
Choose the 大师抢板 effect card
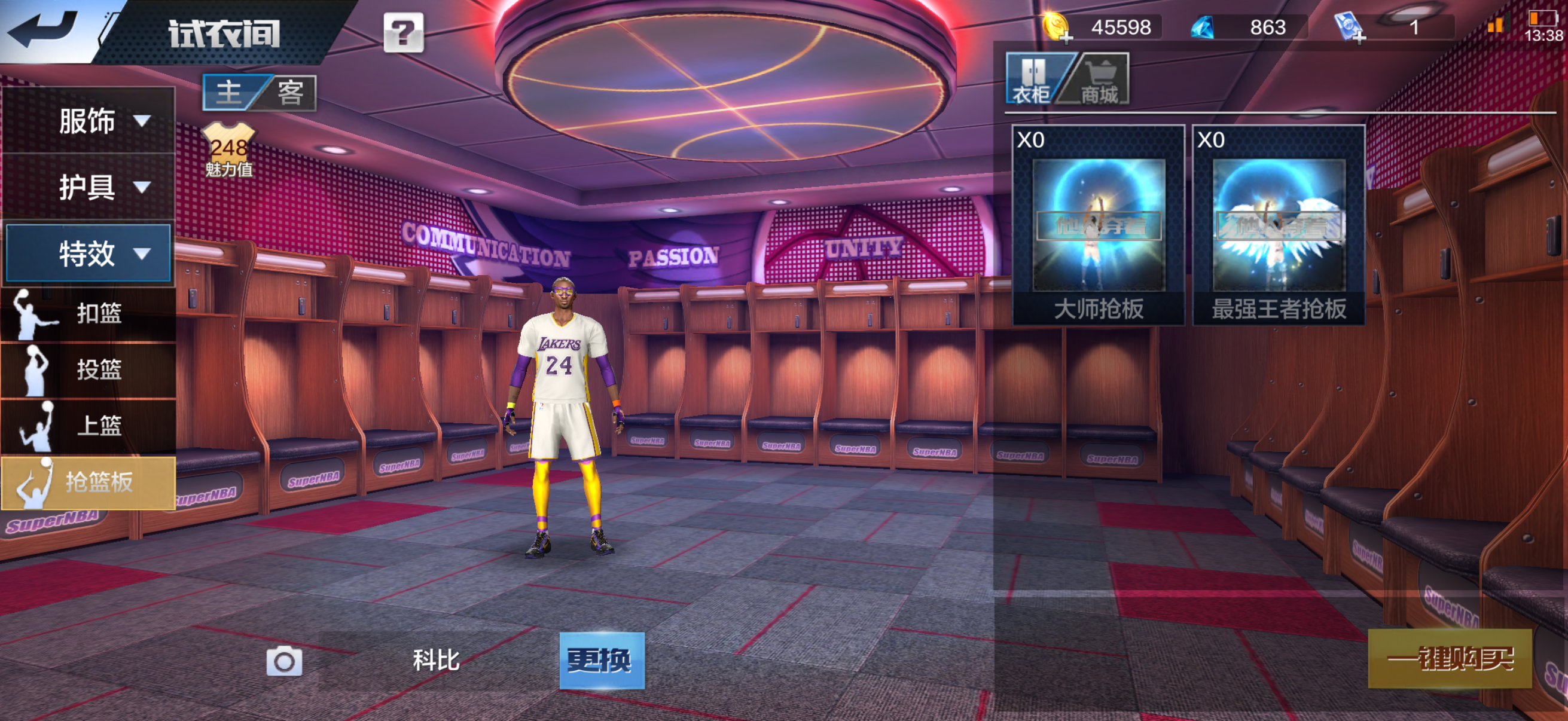[1098, 225]
